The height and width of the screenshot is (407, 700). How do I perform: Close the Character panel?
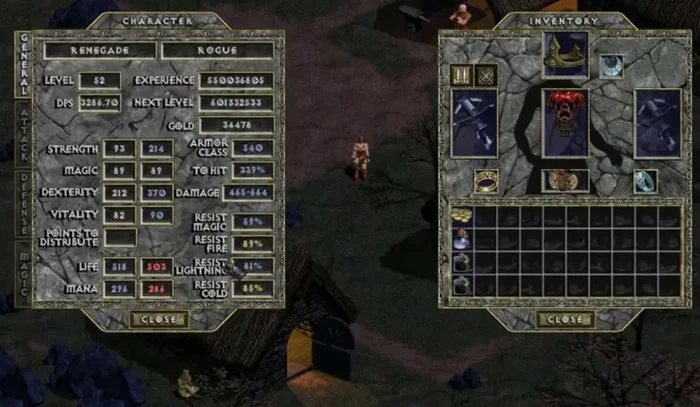tap(157, 319)
